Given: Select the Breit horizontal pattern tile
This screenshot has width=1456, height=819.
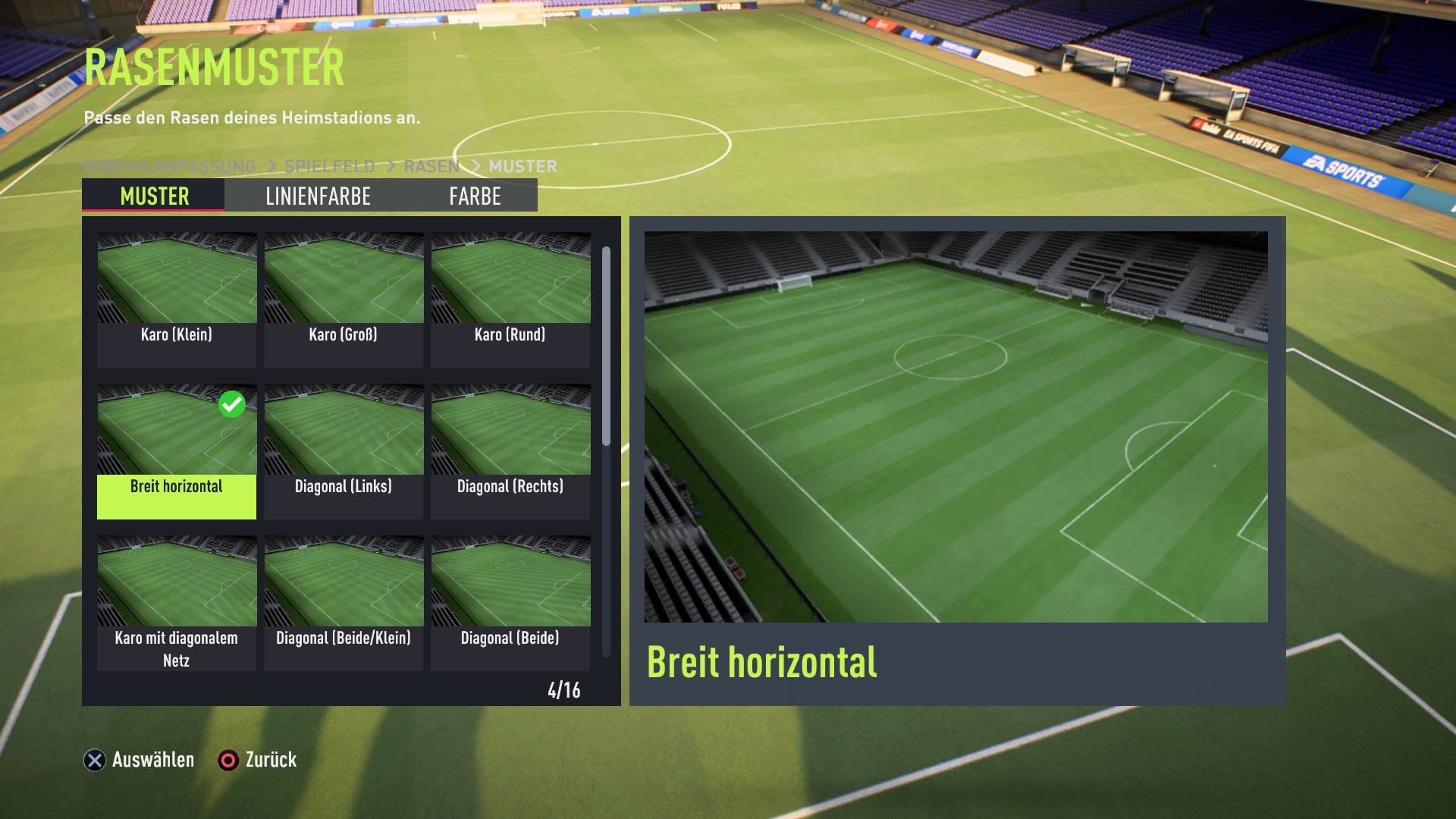Looking at the screenshot, I should point(177,451).
